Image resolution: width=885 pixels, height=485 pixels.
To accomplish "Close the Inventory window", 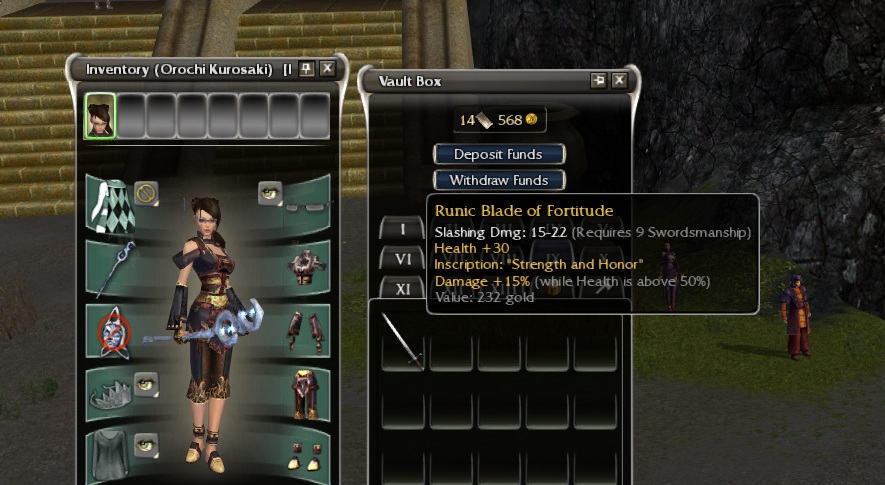I will pyautogui.click(x=327, y=69).
